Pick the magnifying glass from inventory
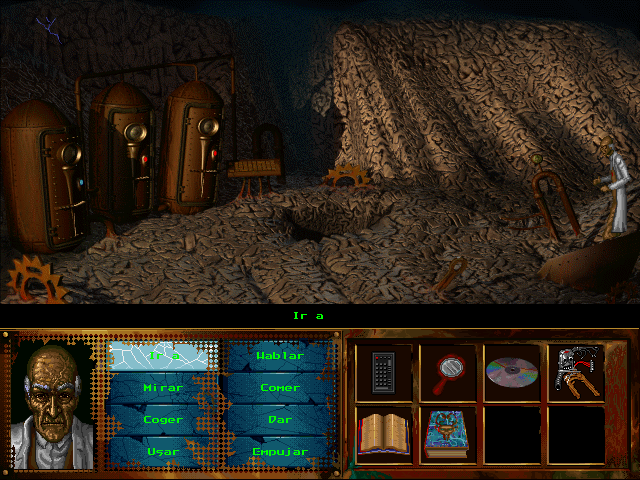 [447, 373]
